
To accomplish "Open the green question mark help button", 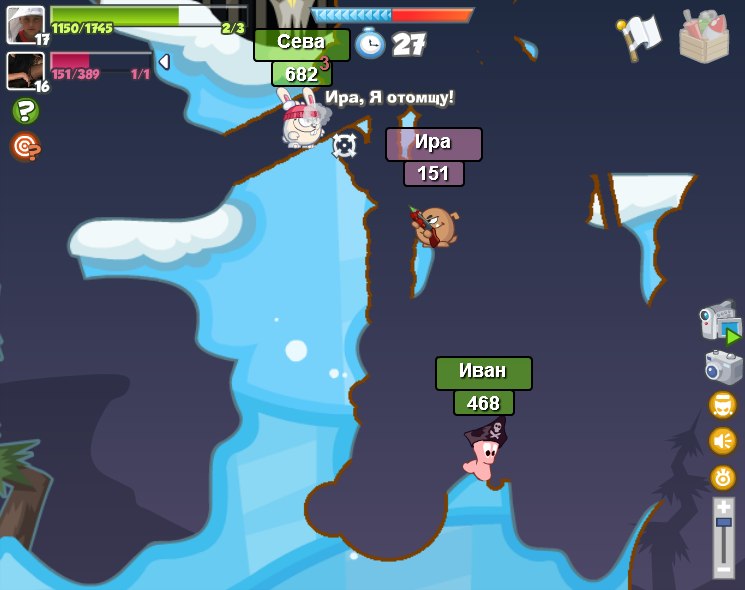I will tap(25, 111).
